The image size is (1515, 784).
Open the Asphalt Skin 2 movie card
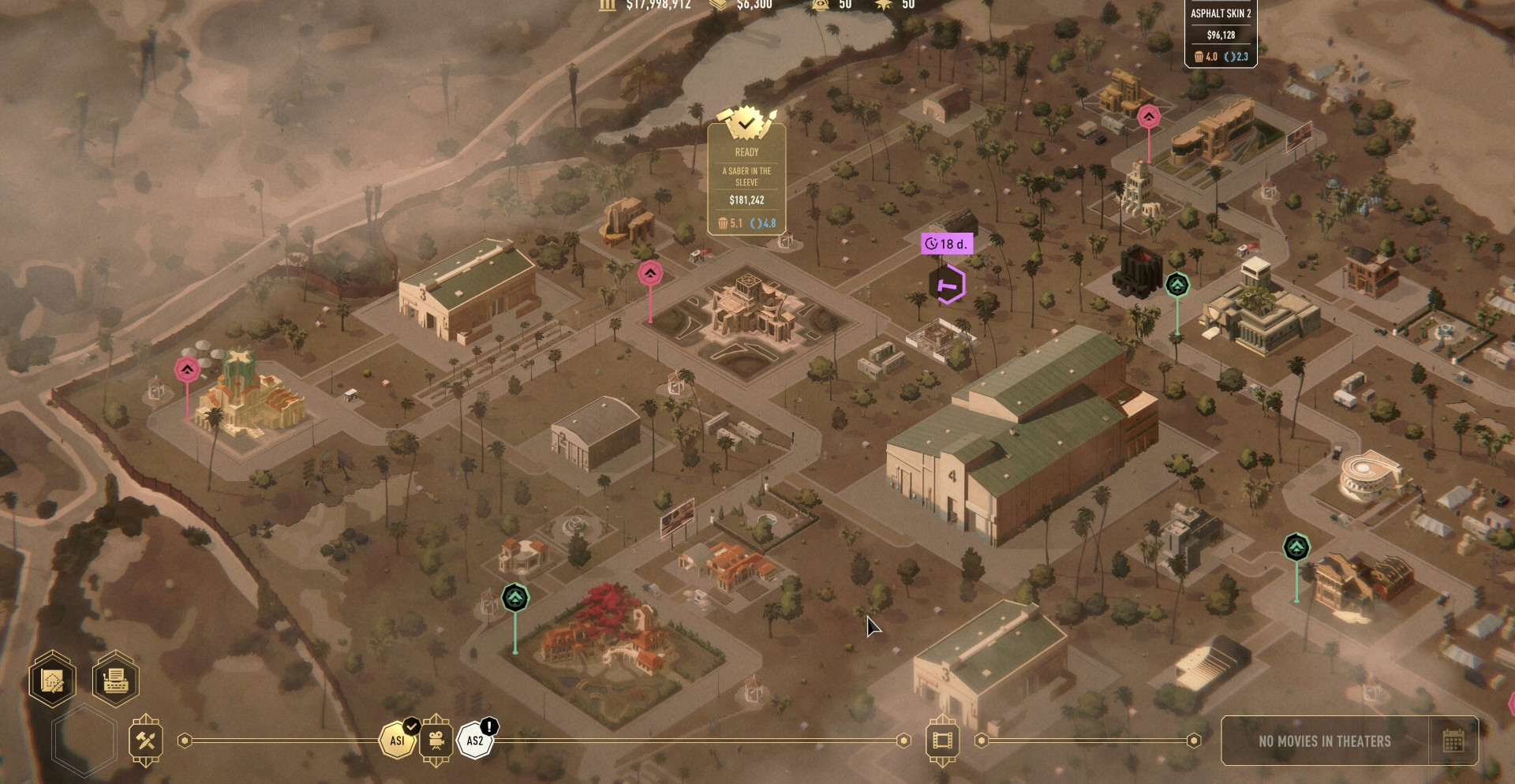coord(1220,34)
